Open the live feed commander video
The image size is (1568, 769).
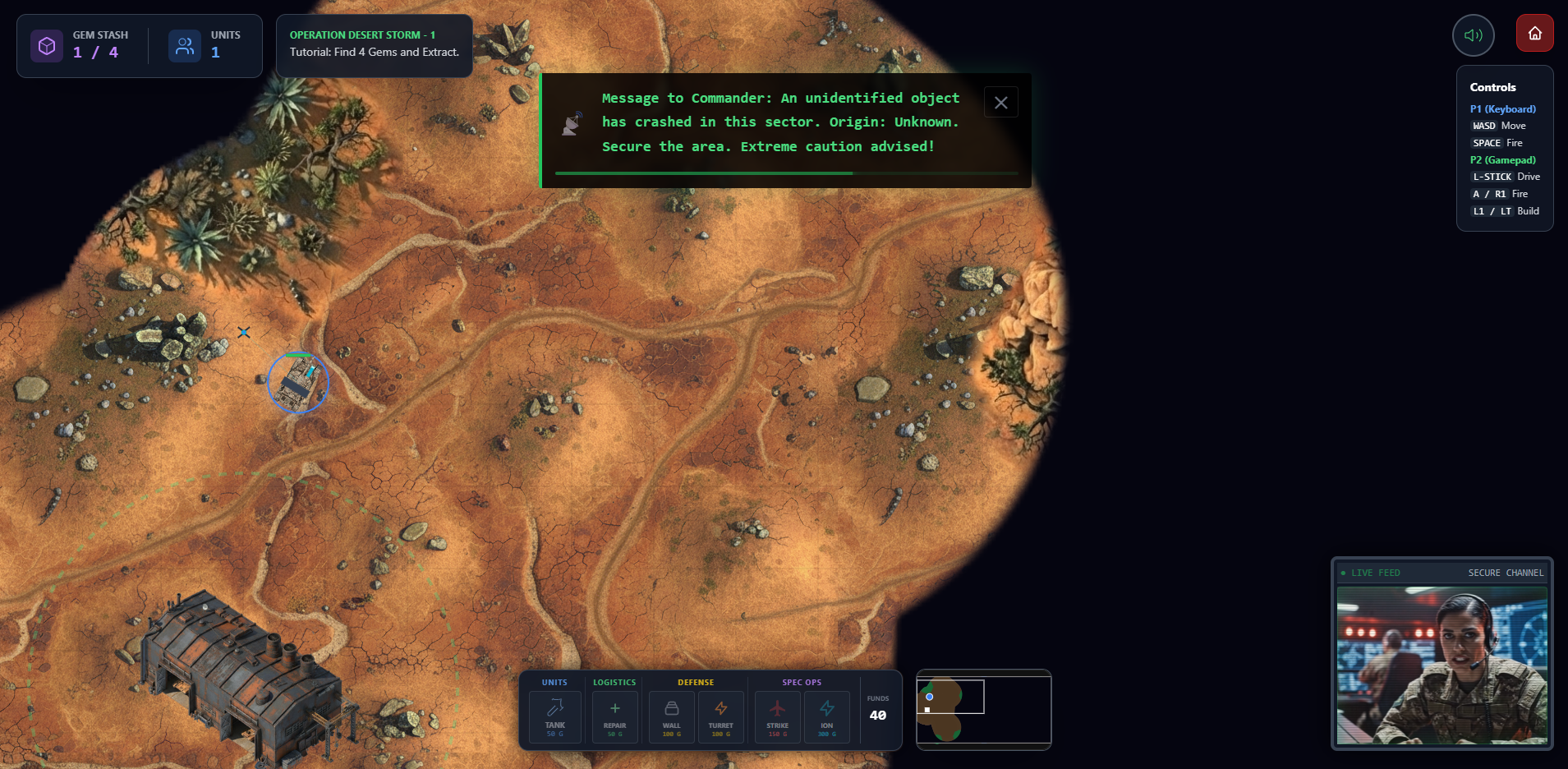[1442, 664]
